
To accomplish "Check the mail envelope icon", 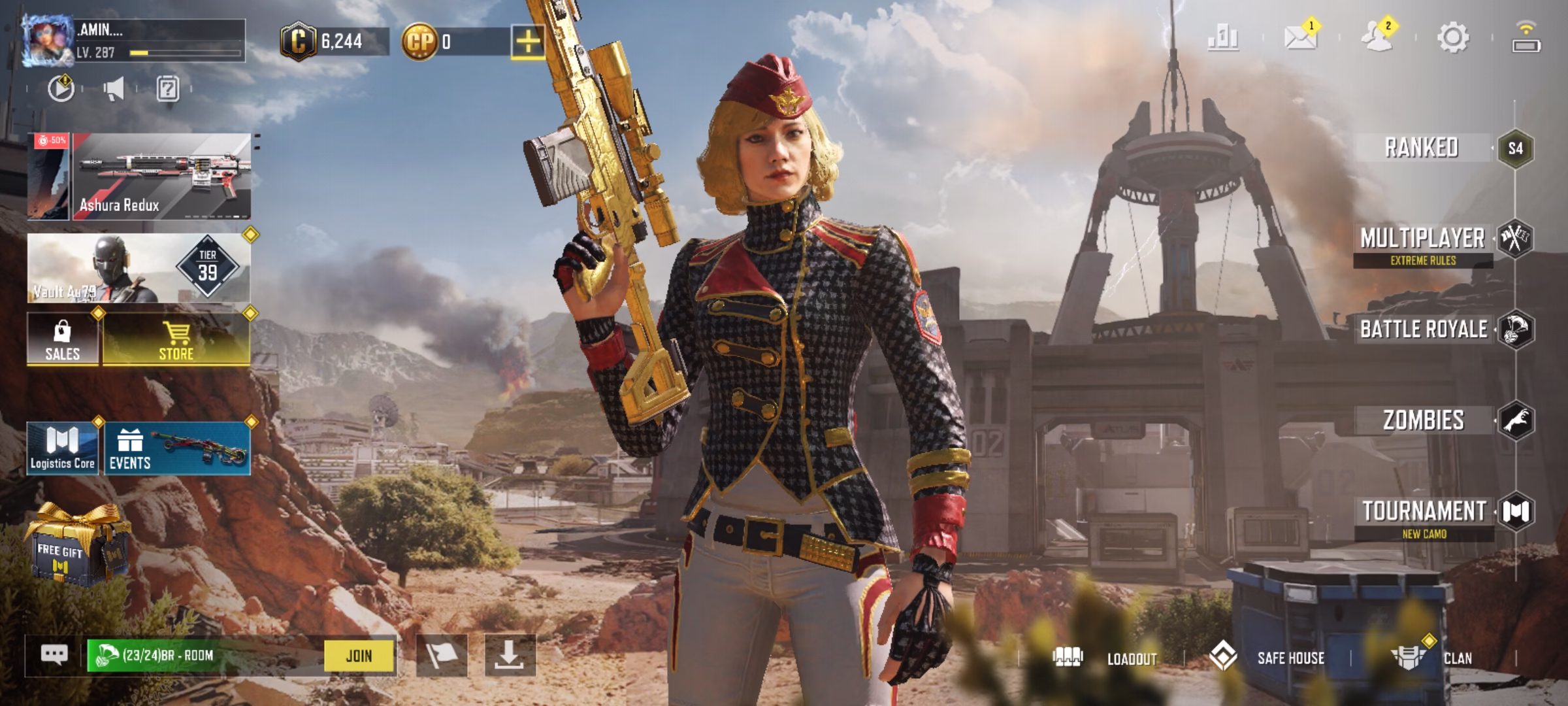I will point(1300,37).
